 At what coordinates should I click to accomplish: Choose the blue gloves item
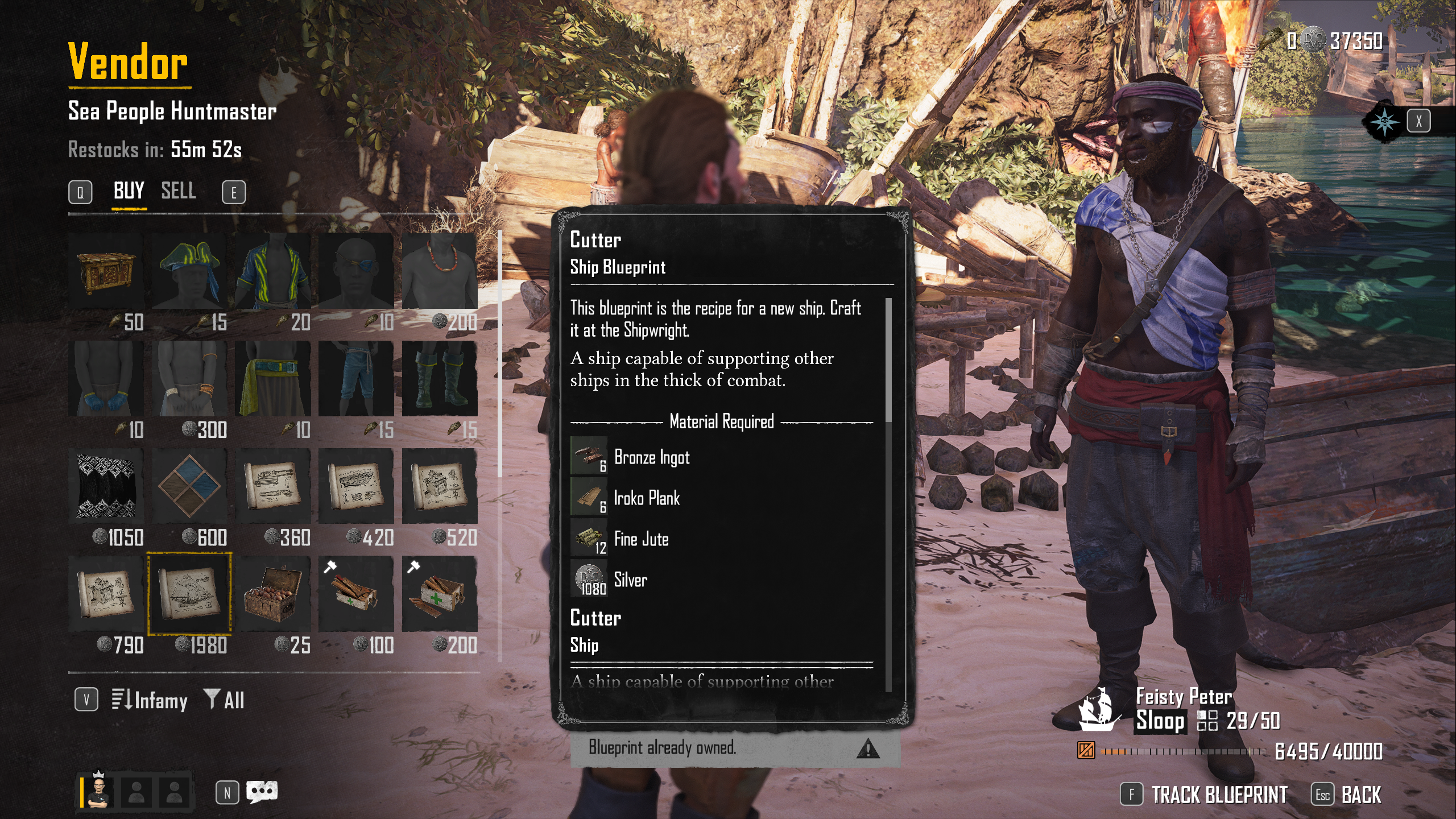click(x=106, y=379)
